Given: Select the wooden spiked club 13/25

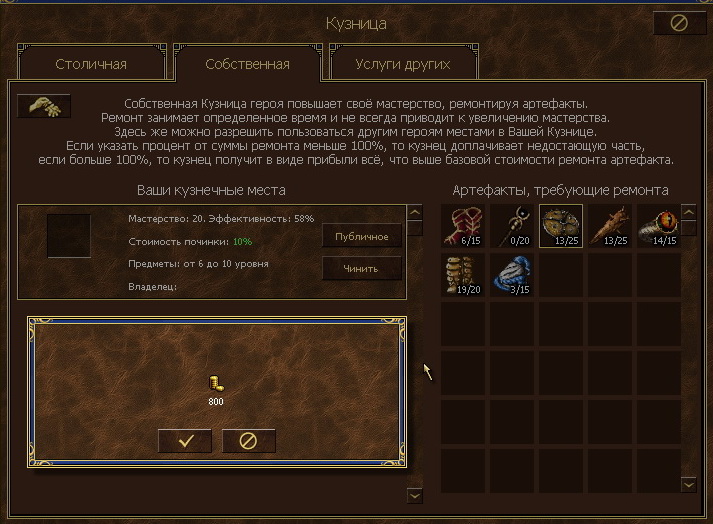Looking at the screenshot, I should tap(610, 225).
